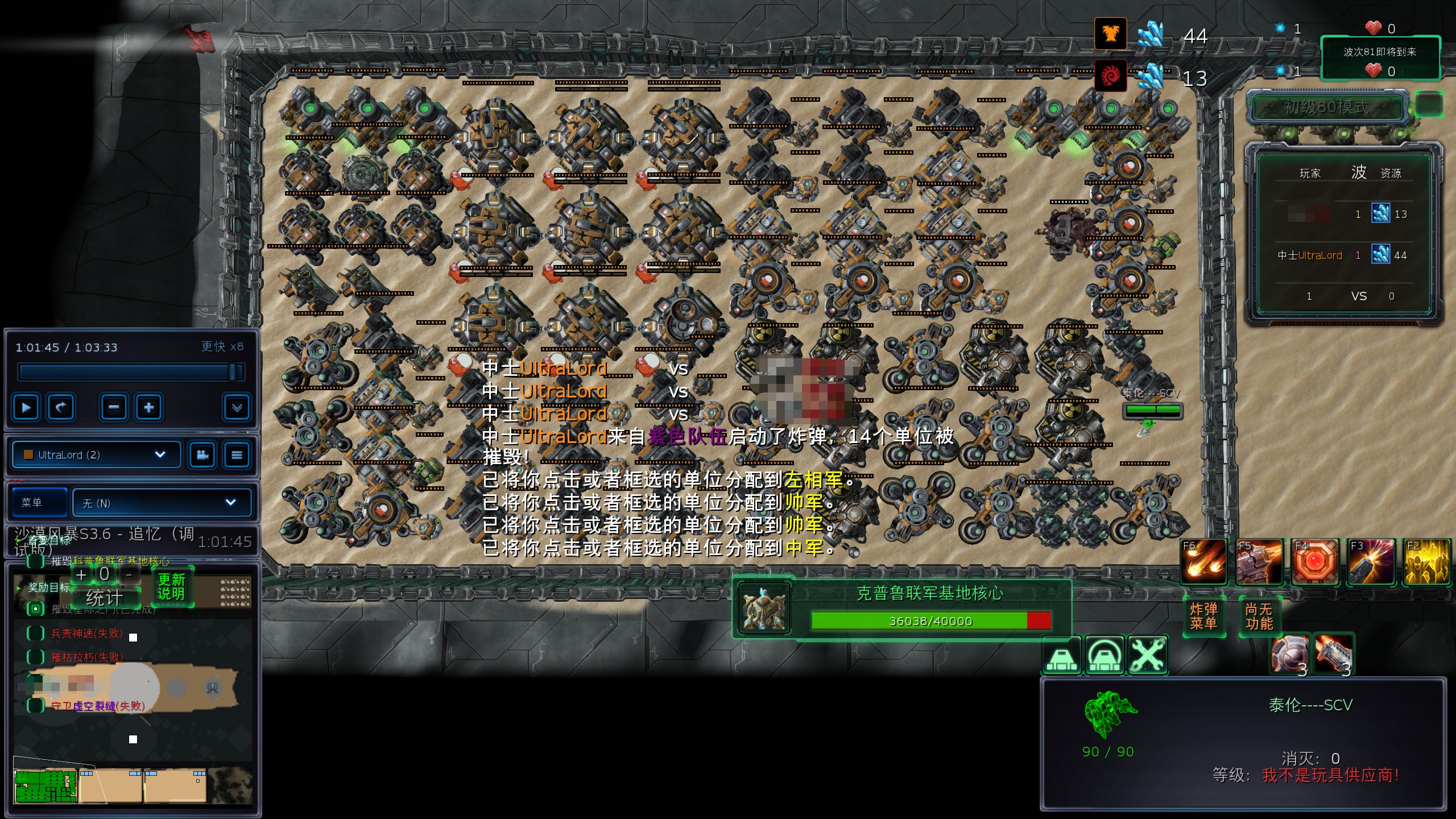Show the 统计 statistics panel
Image resolution: width=1456 pixels, height=819 pixels.
point(104,598)
